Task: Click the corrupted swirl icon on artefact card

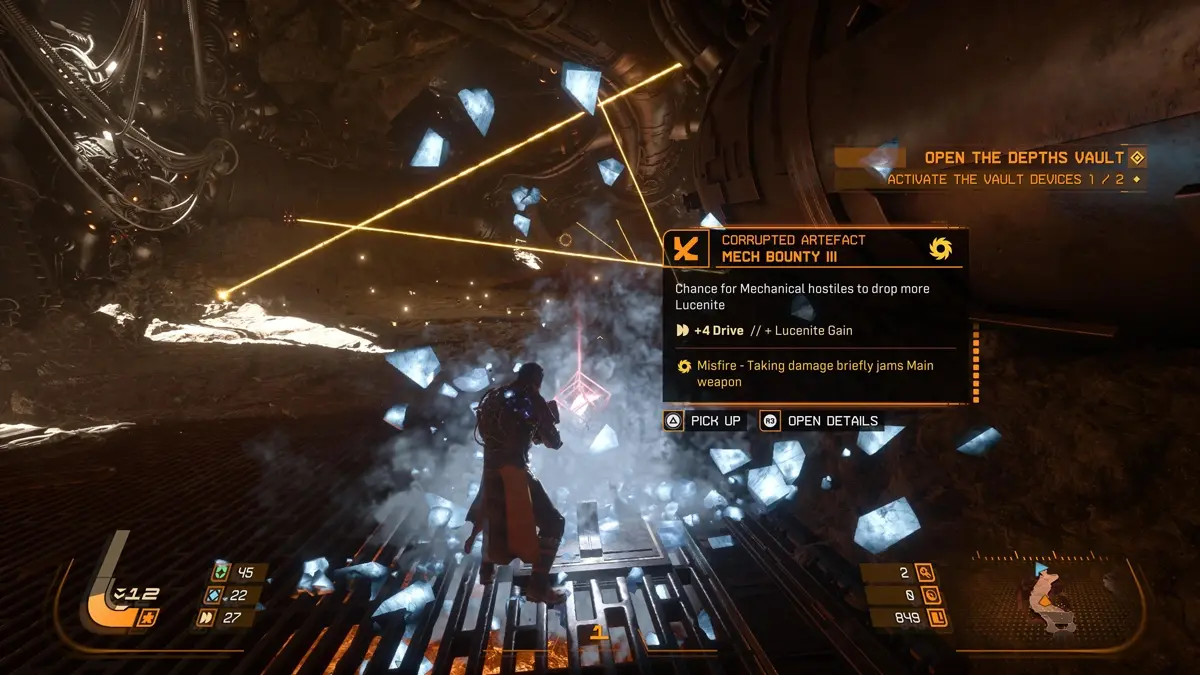Action: (939, 247)
